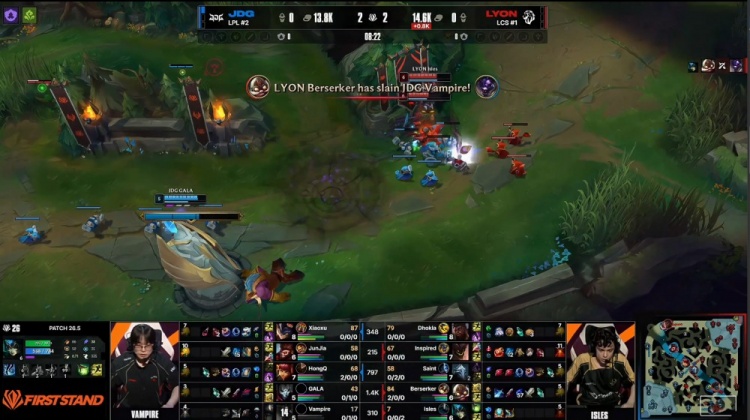This screenshot has height=420, width=750.
Task: Click the FIRST STAND tournament logo
Action: pyautogui.click(x=53, y=398)
